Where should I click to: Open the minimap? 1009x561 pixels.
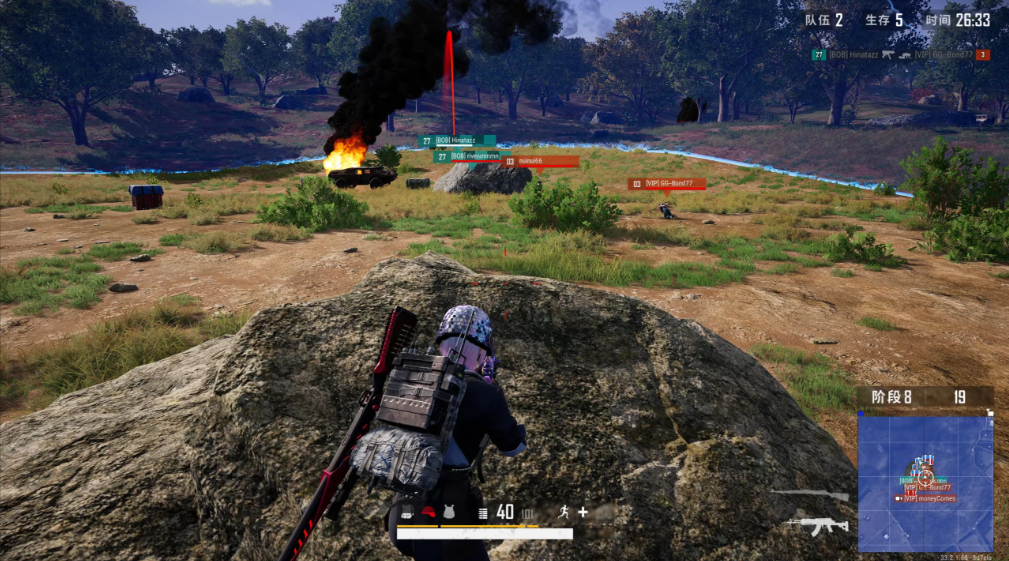tap(925, 482)
